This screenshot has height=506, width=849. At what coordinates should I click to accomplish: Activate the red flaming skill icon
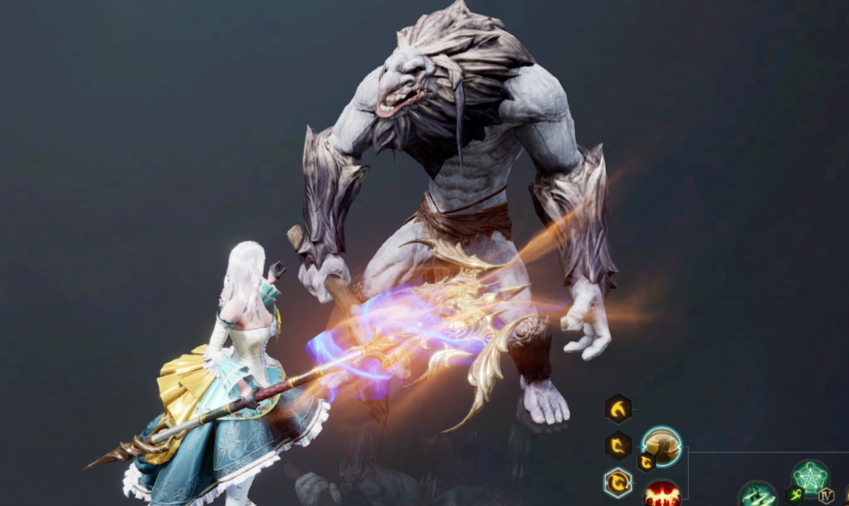point(661,494)
